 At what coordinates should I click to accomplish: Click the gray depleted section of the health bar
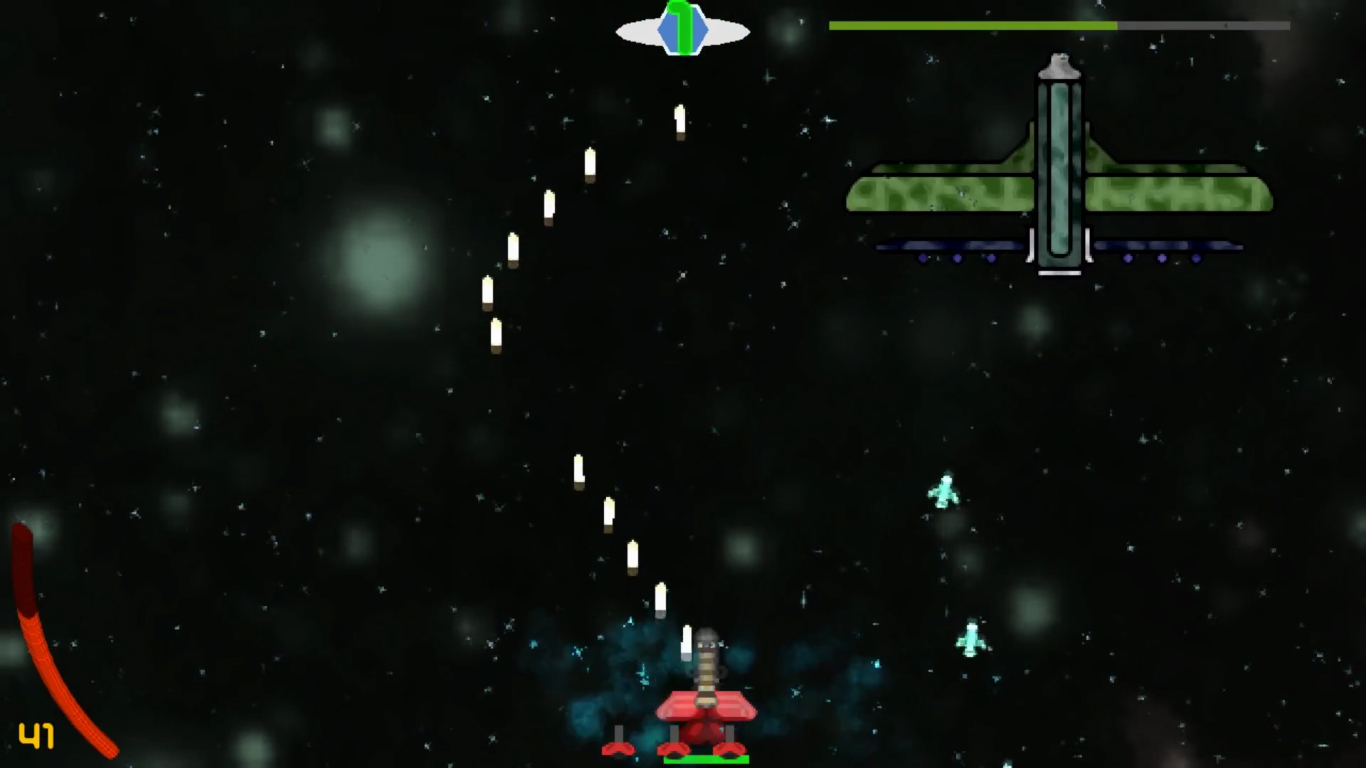coord(1200,23)
